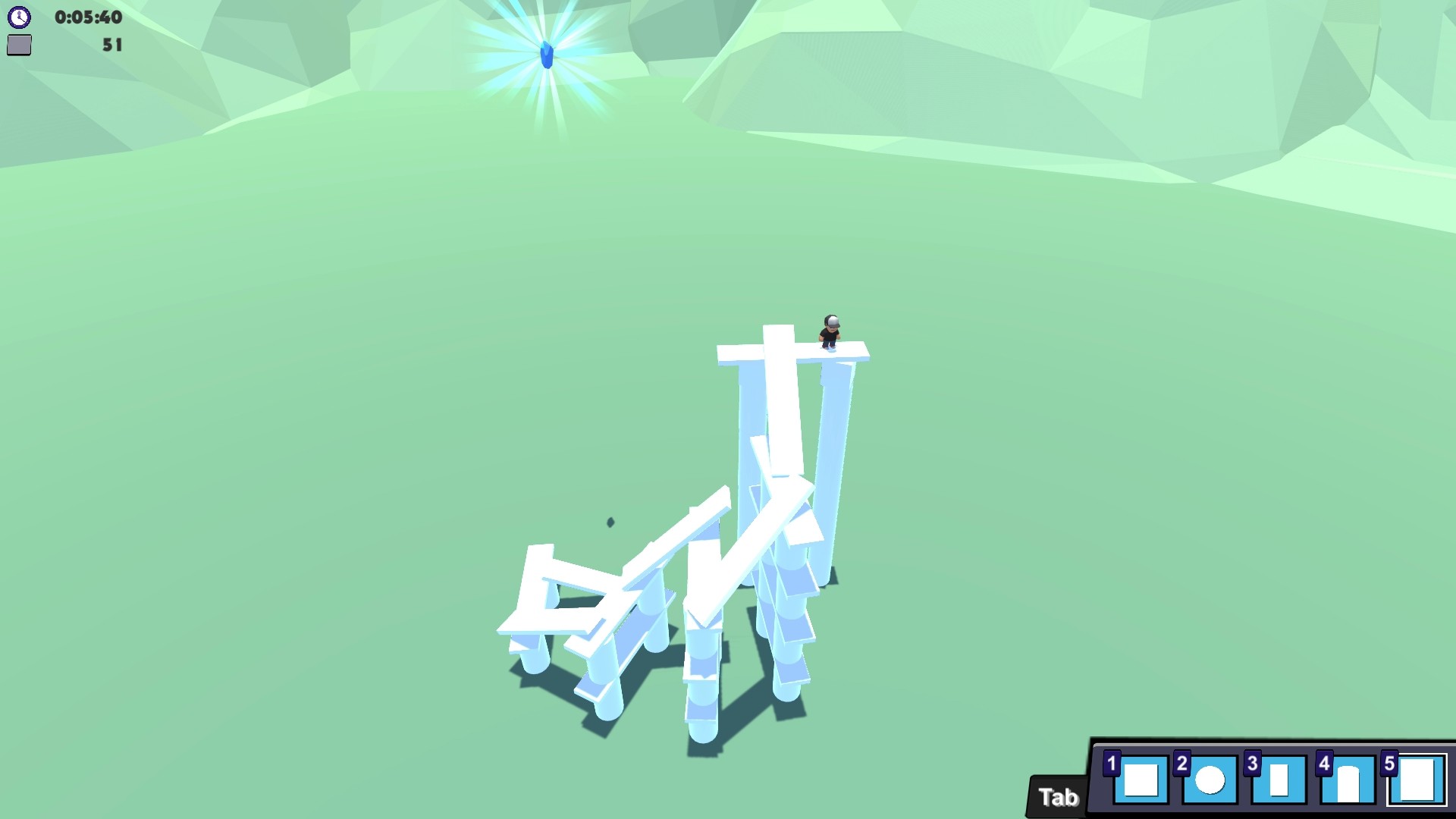Click the small dark pebble left of the structure

[x=609, y=522]
